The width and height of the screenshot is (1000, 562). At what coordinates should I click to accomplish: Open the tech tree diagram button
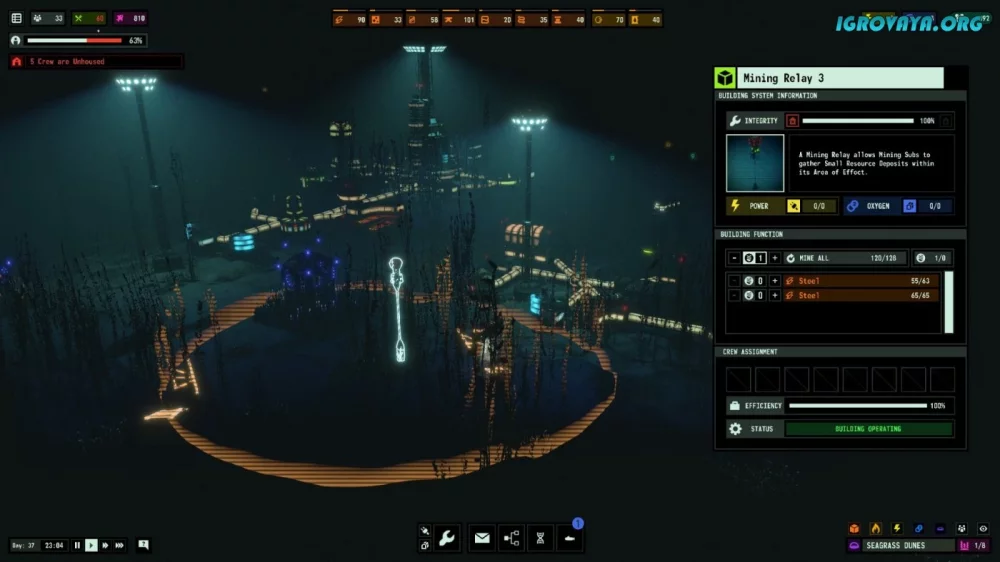click(x=511, y=538)
